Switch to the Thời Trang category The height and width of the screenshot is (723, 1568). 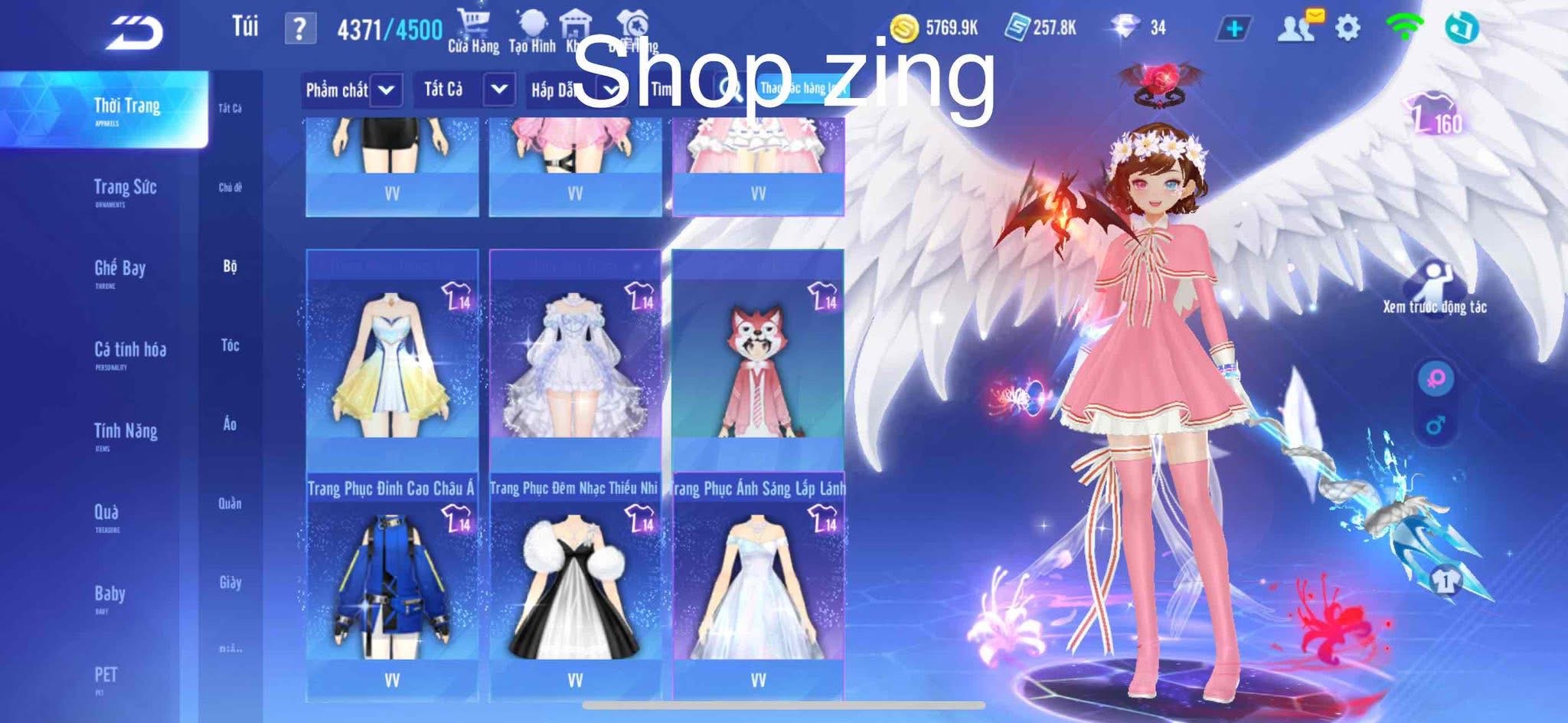(x=126, y=107)
